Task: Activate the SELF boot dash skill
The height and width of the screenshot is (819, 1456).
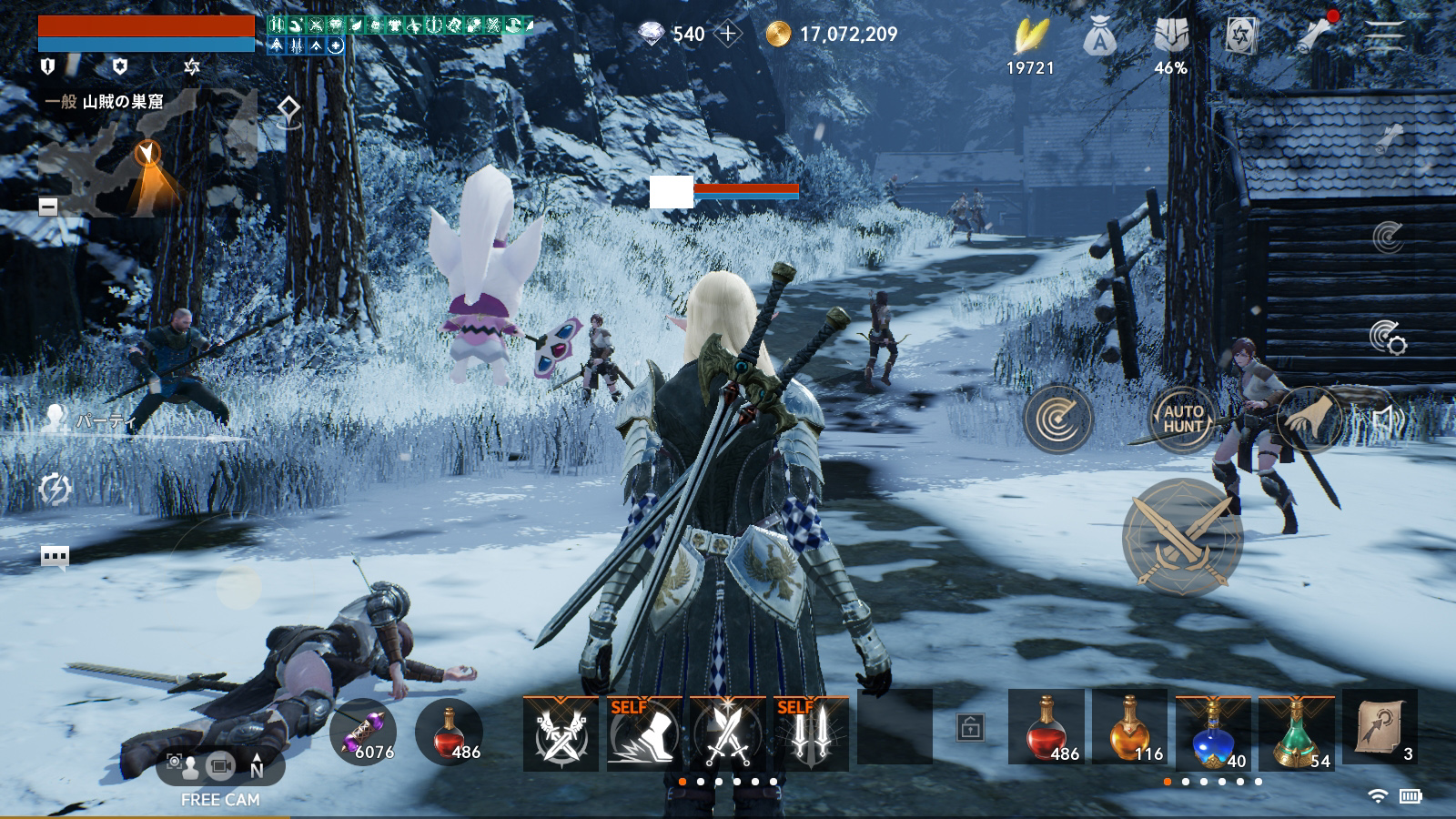Action: point(643,733)
